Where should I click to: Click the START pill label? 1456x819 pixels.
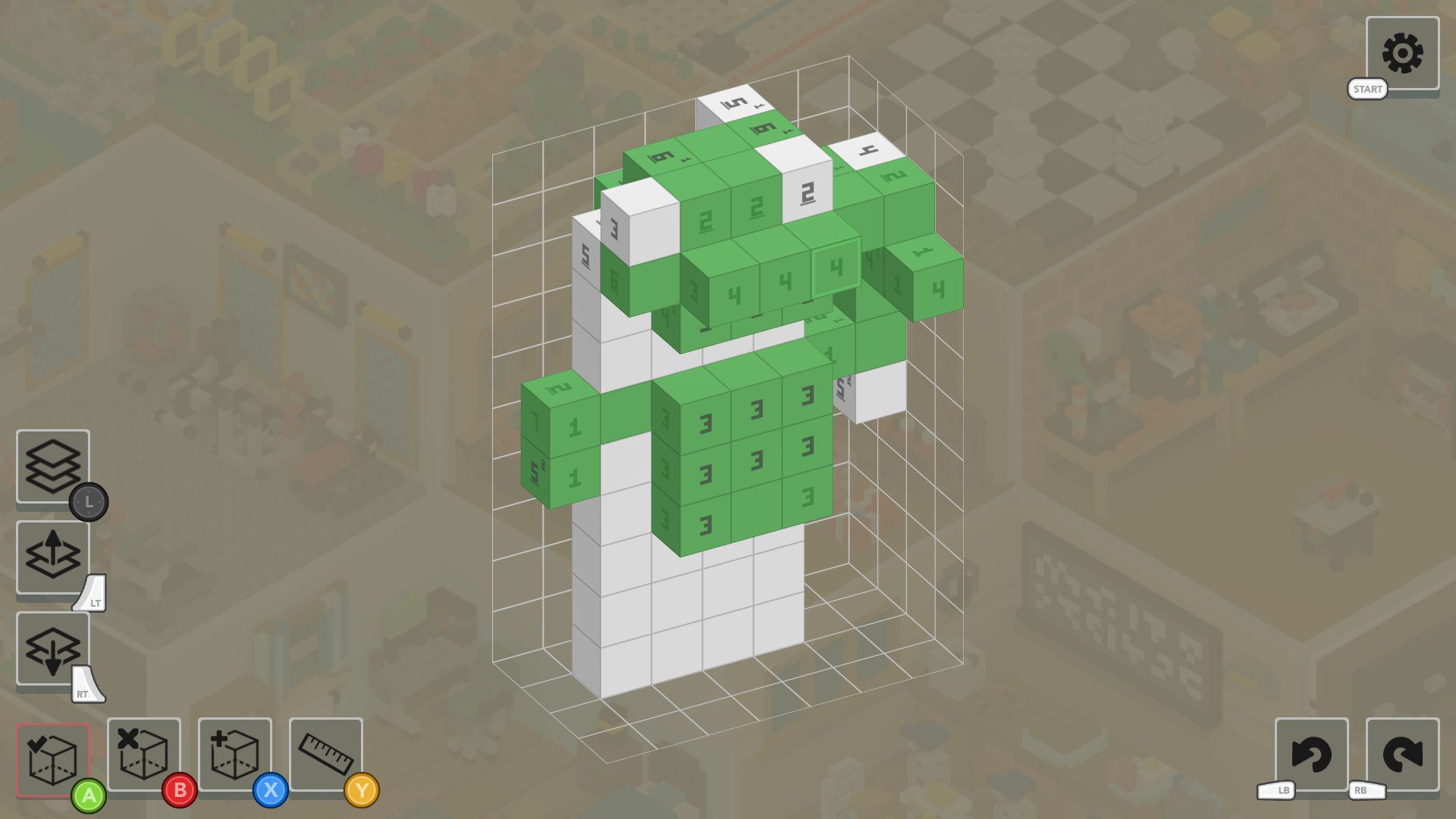pos(1367,89)
